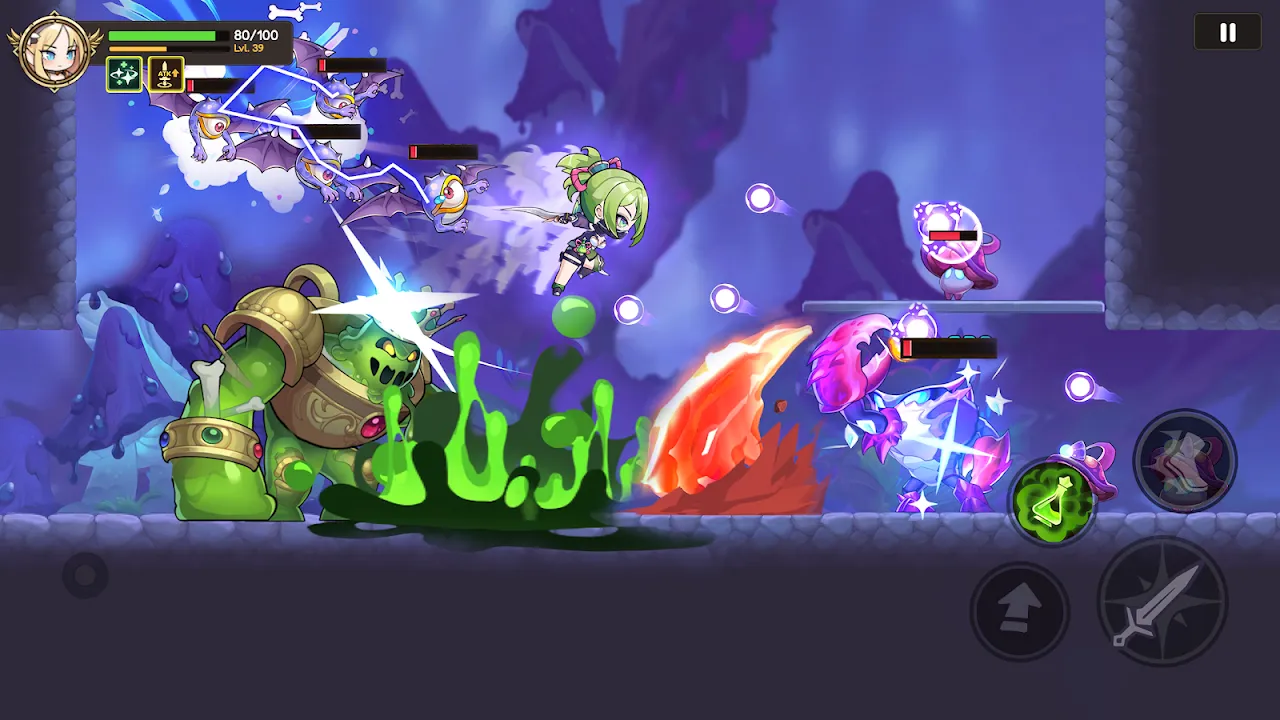Select the green sparkle buff icon
The height and width of the screenshot is (720, 1280).
[124, 75]
